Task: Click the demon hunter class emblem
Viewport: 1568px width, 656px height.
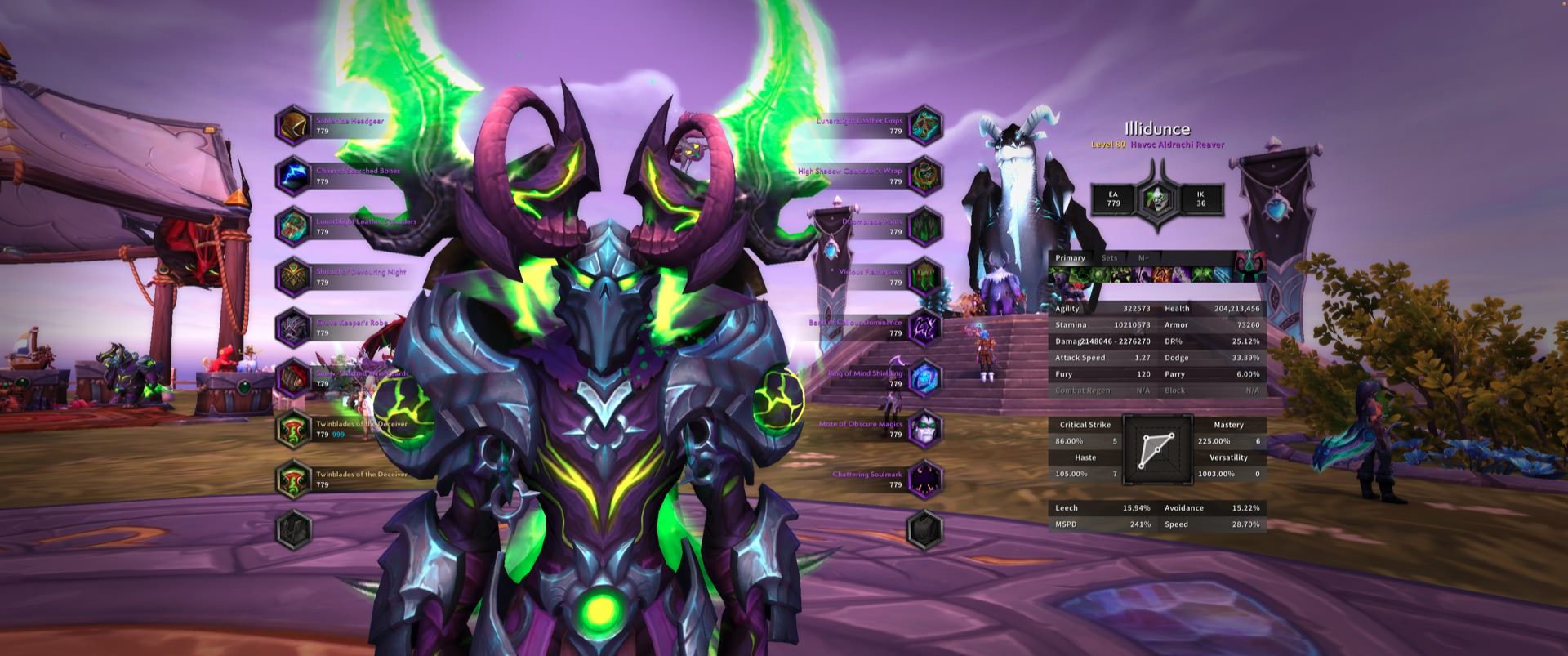Action: pyautogui.click(x=1157, y=199)
